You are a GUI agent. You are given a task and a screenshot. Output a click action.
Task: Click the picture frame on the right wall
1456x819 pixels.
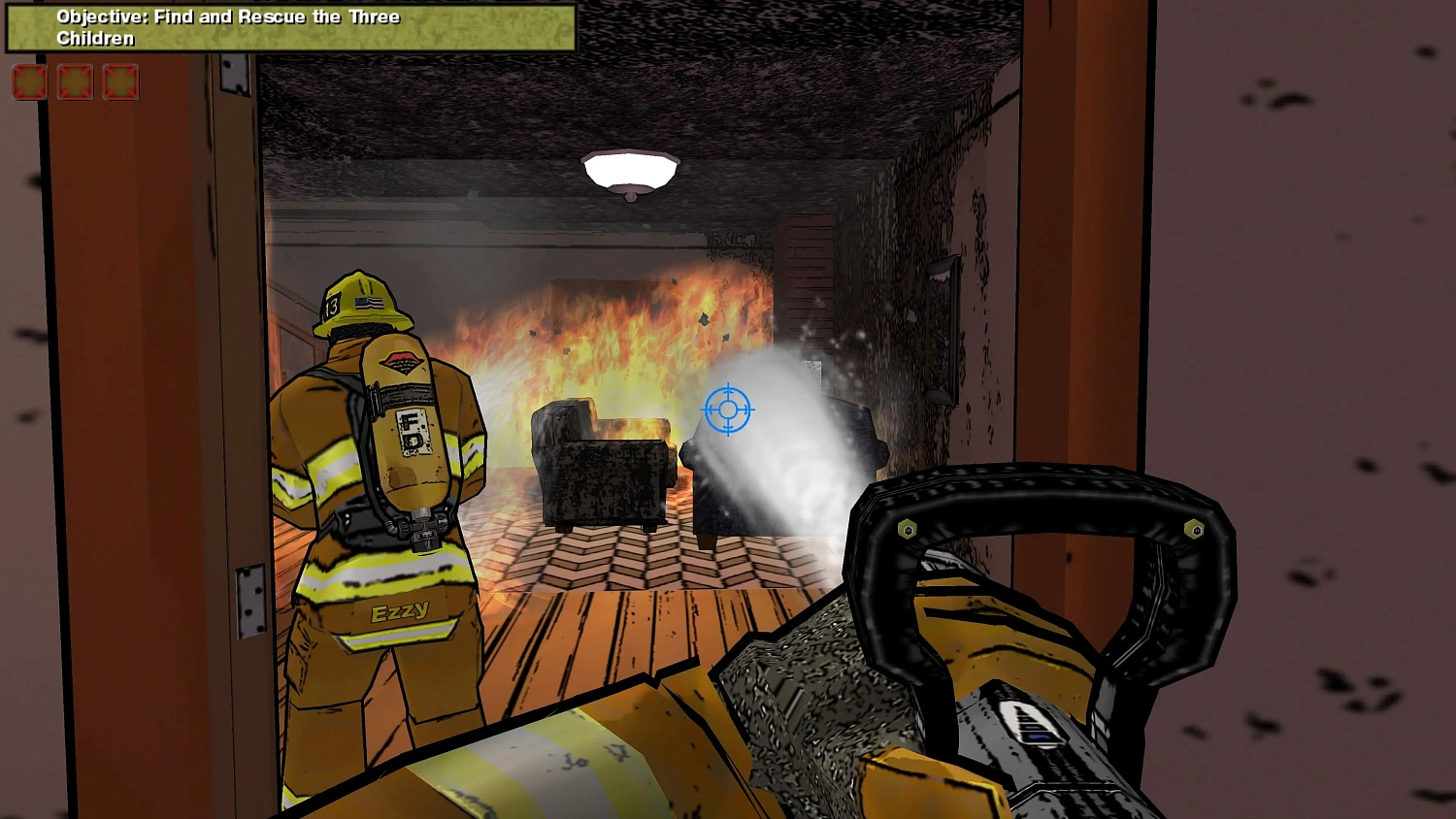pos(940,325)
